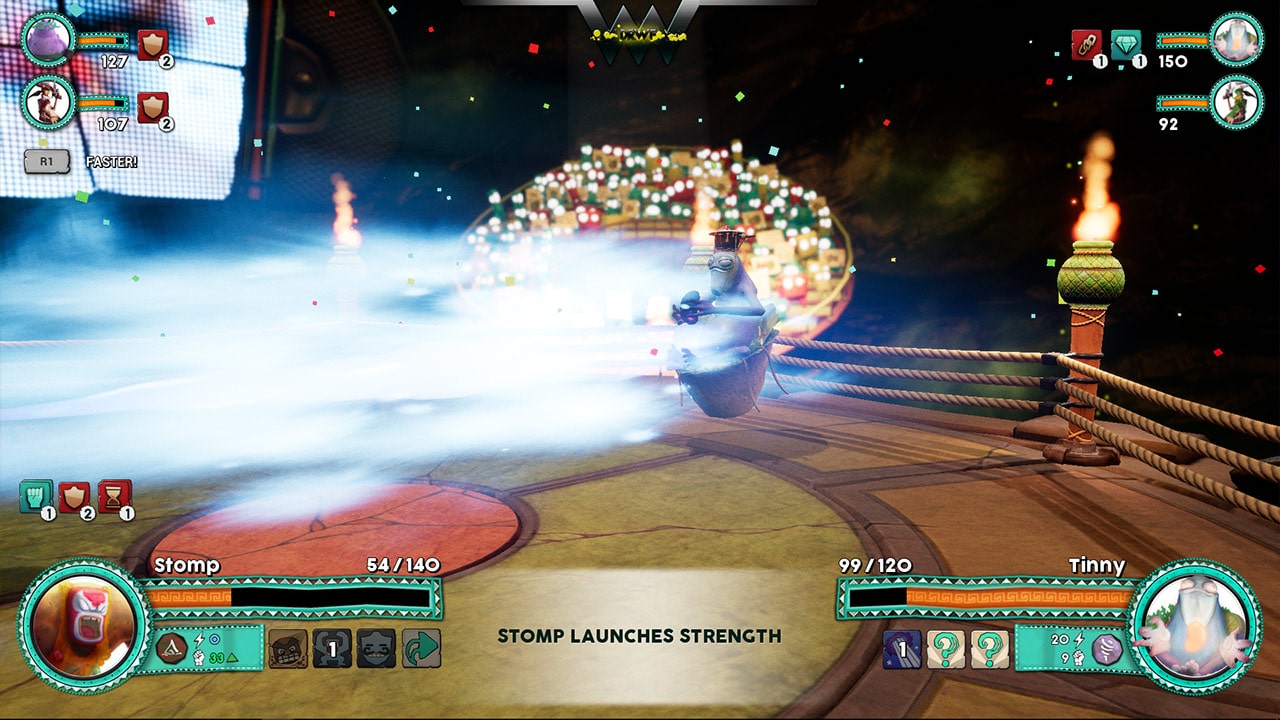Screen dimensions: 1280x720
Task: Reveal Tinny's second question mark mystery move
Action: pyautogui.click(x=990, y=648)
